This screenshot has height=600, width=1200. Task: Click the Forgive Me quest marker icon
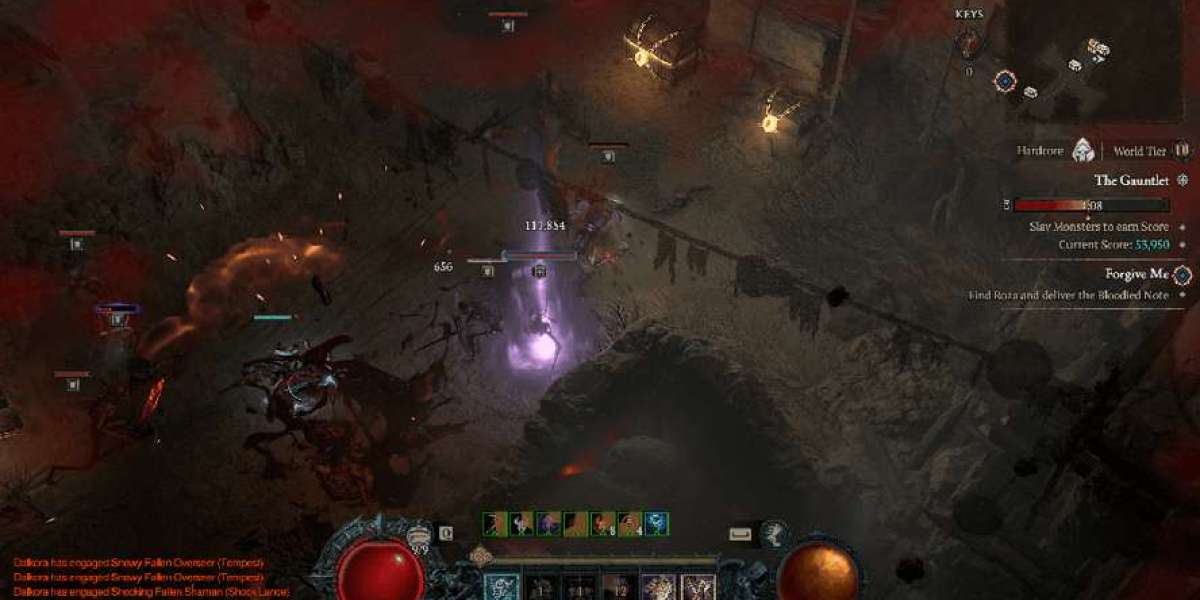[x=1182, y=274]
